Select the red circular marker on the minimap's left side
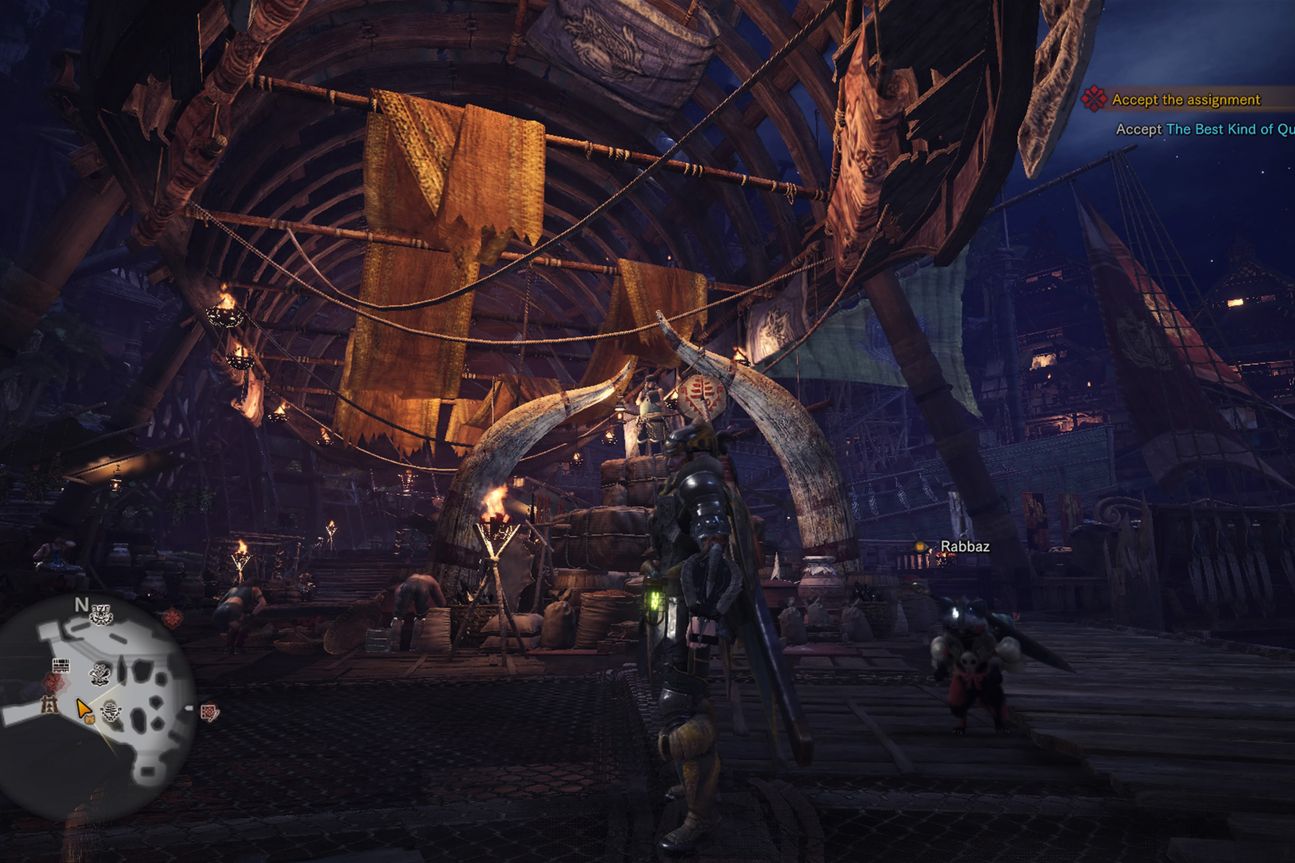 coord(52,682)
